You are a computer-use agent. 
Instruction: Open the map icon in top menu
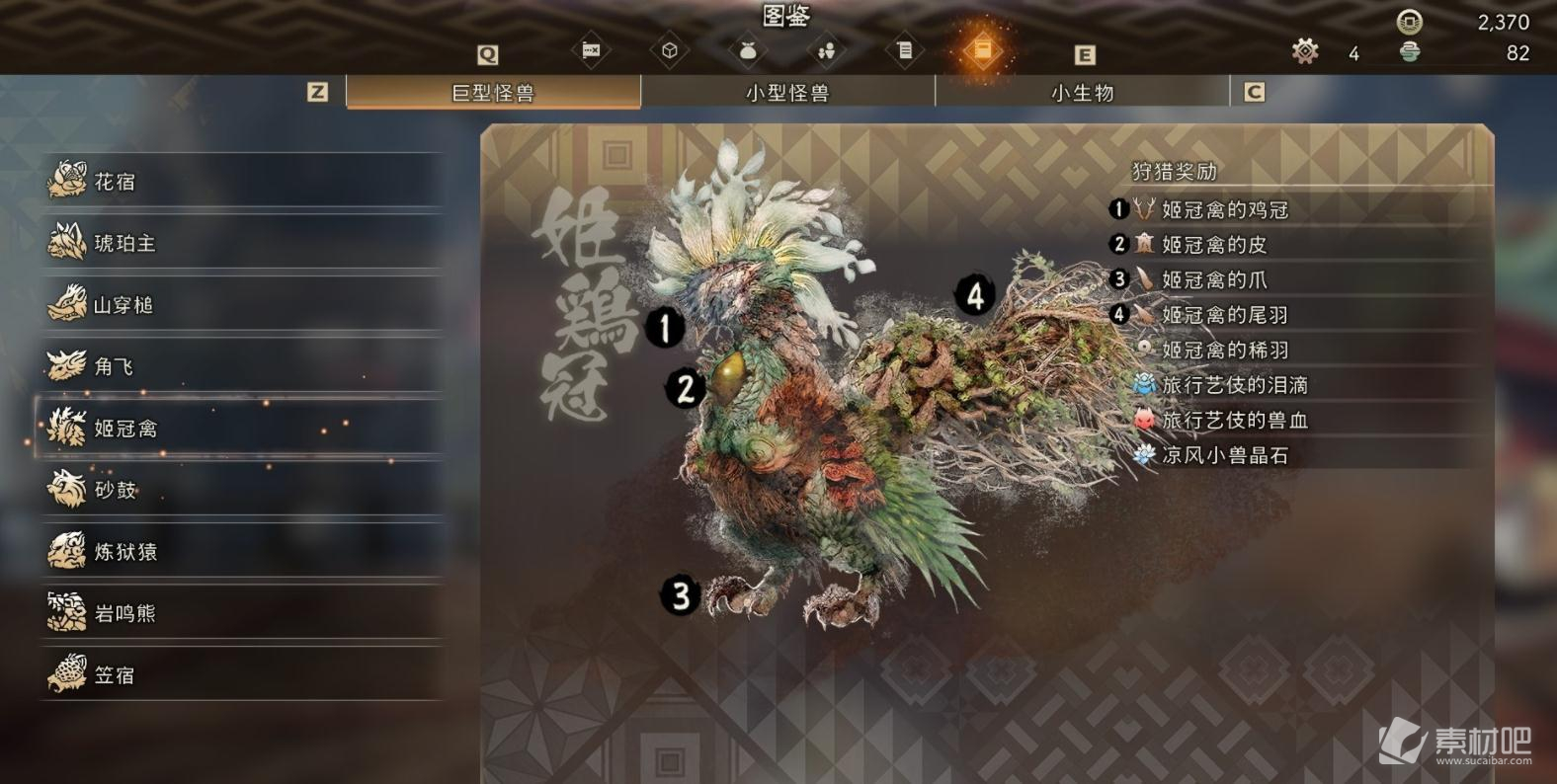[x=591, y=50]
